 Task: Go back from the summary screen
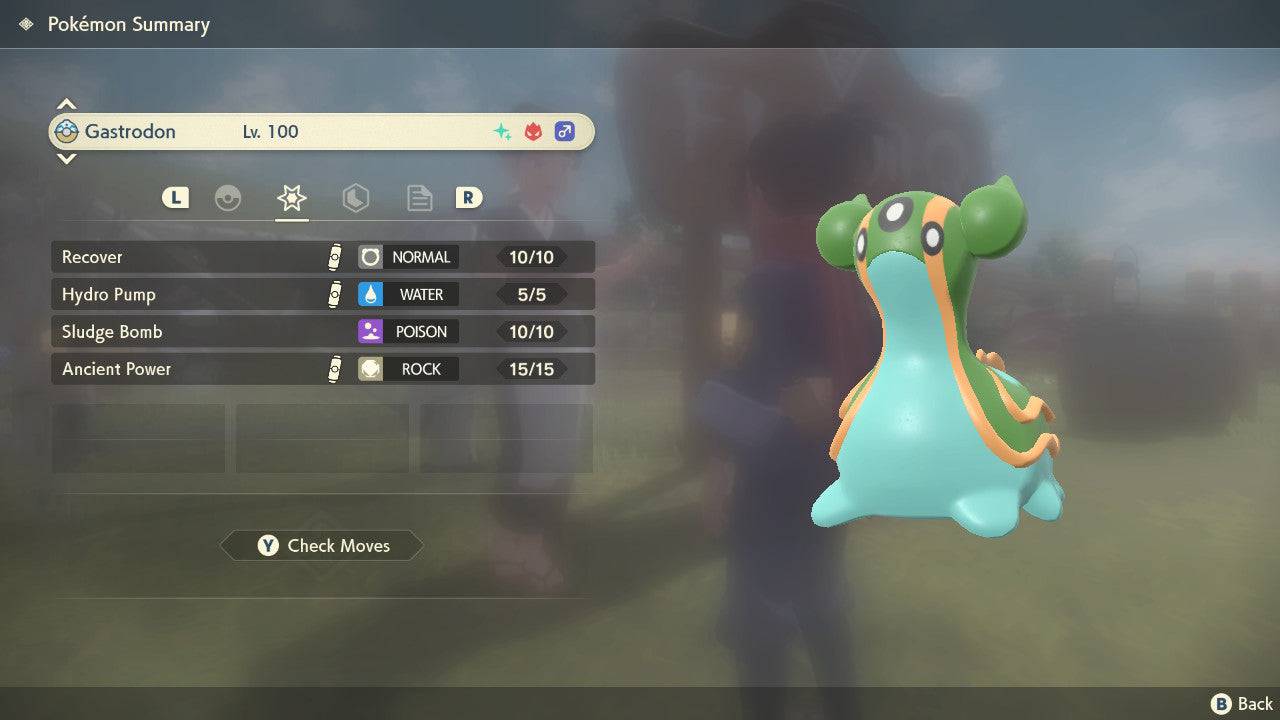pos(1242,704)
